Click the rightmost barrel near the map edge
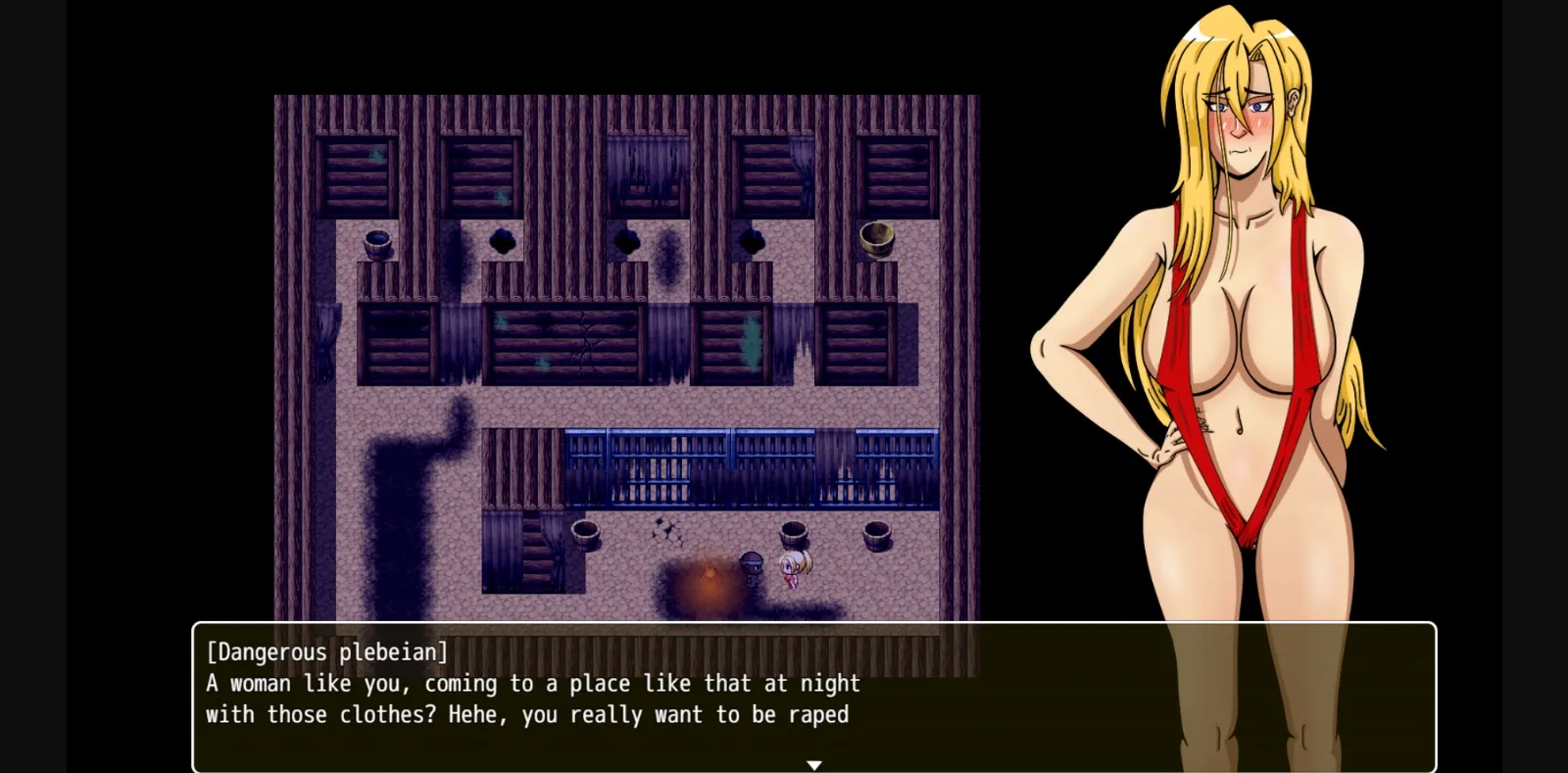This screenshot has height=773, width=1568. point(877,537)
